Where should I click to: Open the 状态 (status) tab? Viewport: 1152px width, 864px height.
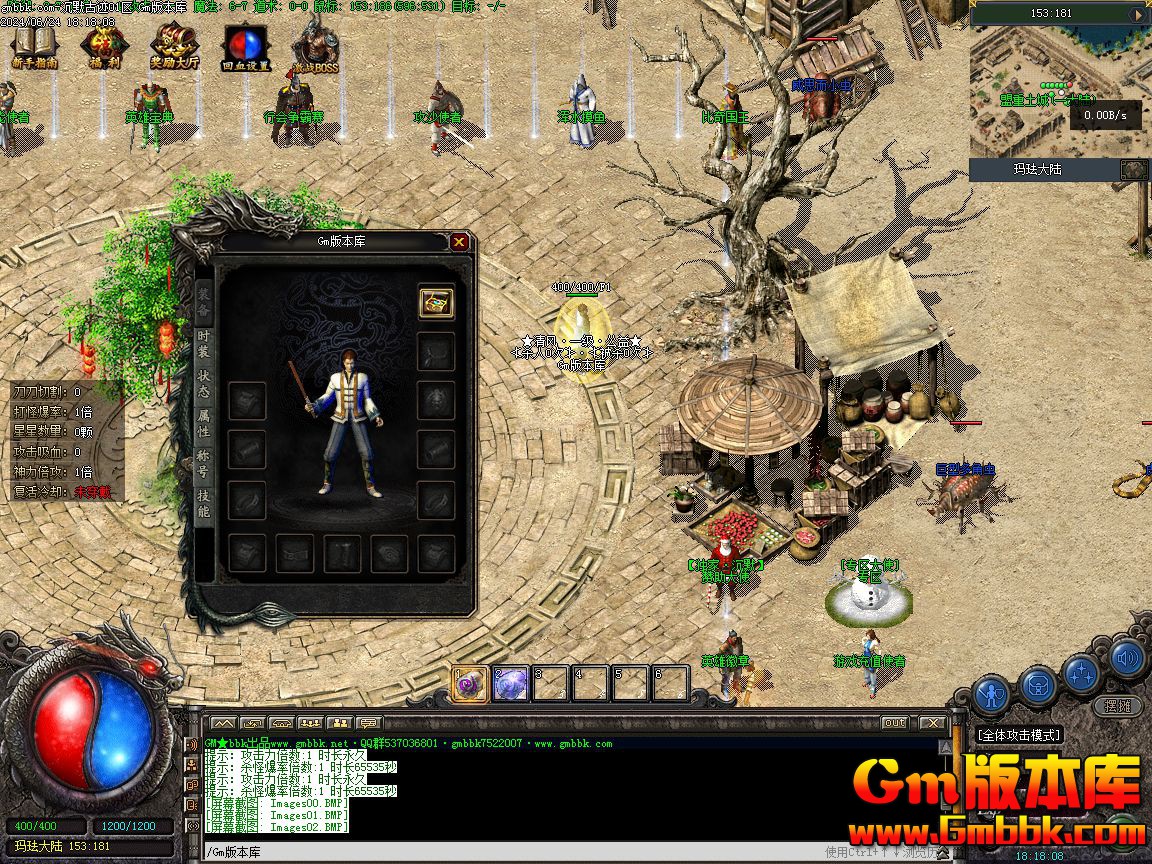tap(203, 384)
